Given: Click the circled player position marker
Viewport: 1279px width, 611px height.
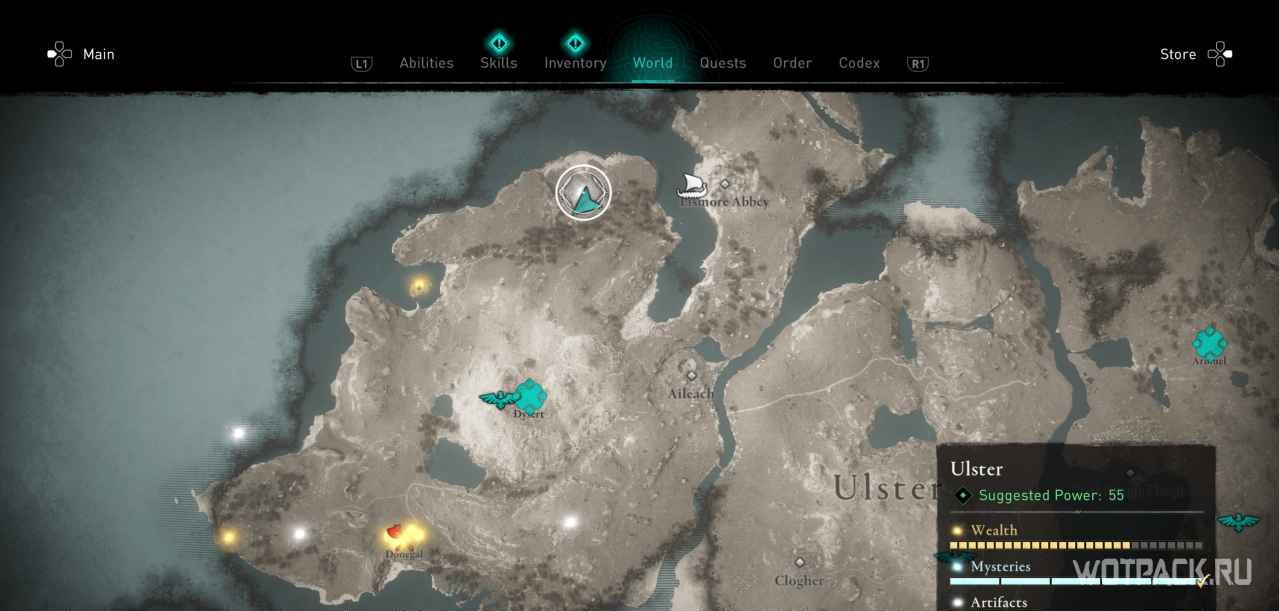Looking at the screenshot, I should coord(583,192).
